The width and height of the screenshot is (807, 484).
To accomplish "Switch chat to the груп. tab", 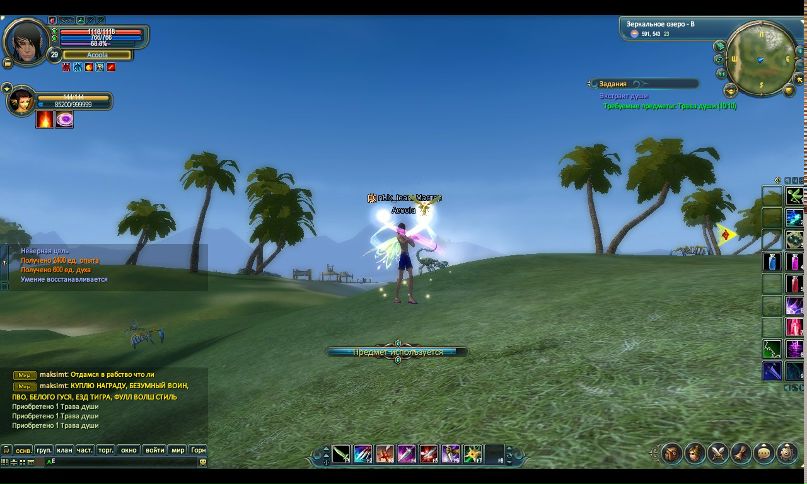I will [x=44, y=451].
